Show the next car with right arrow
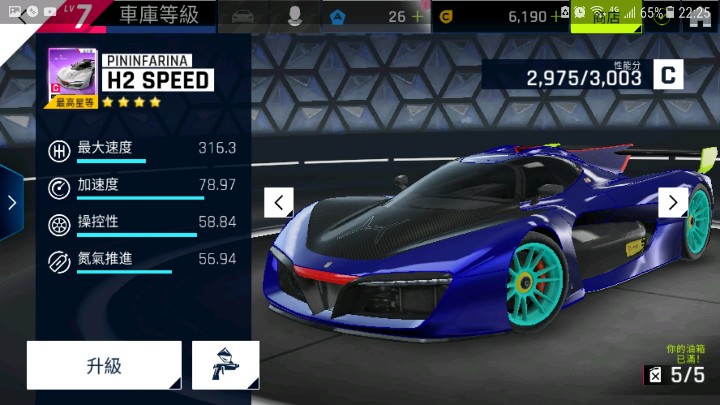Screen dimensions: 720x405 tap(673, 202)
